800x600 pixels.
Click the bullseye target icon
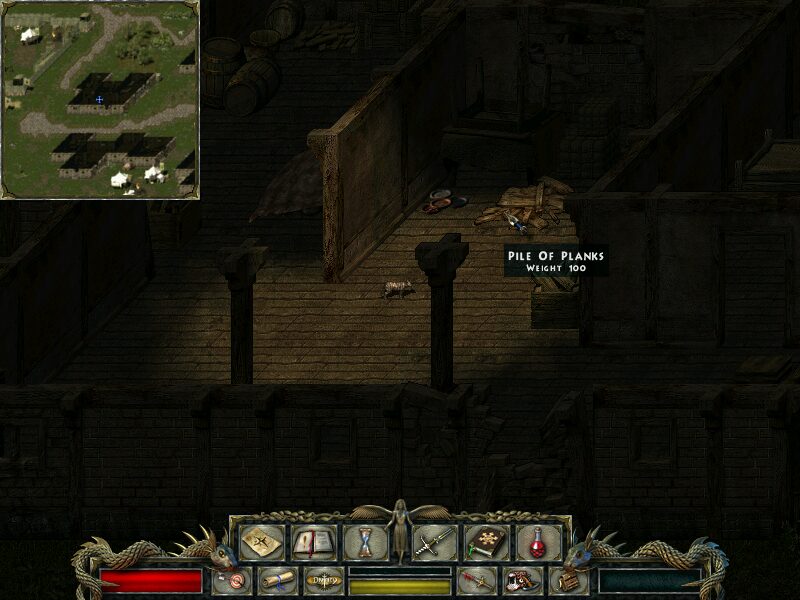point(233,581)
